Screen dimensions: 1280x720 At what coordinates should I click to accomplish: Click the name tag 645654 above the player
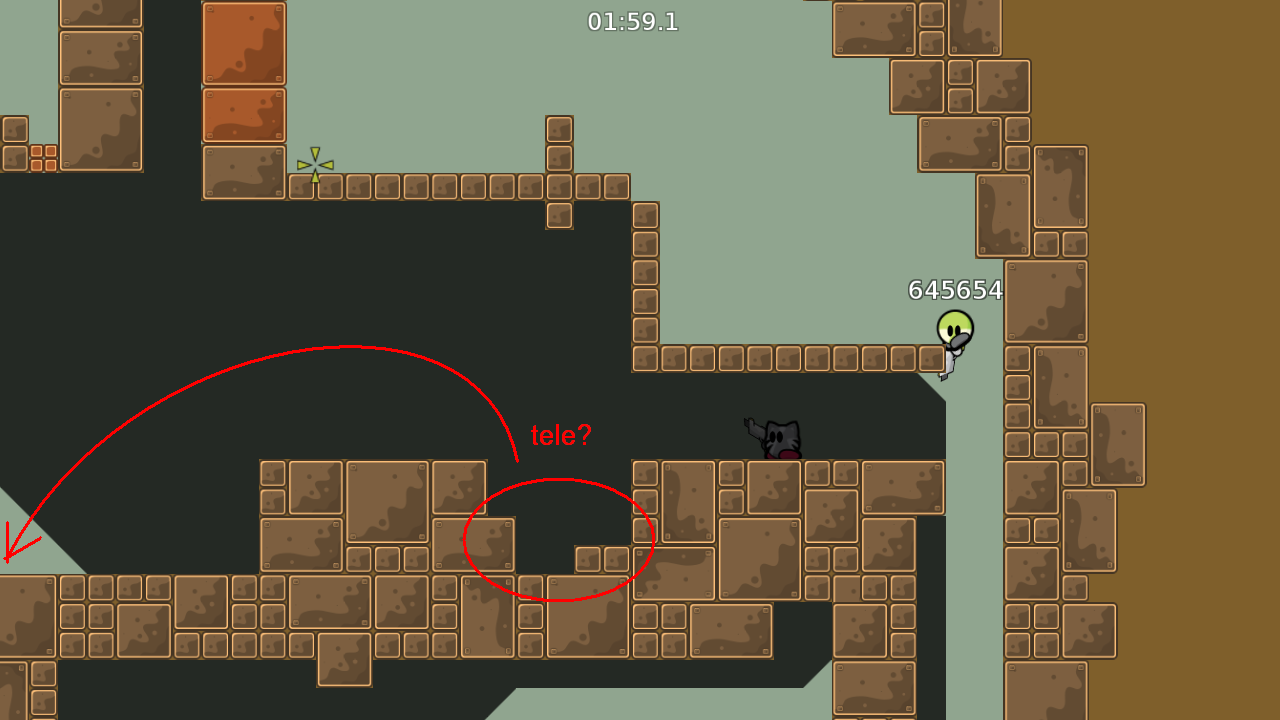click(x=955, y=292)
